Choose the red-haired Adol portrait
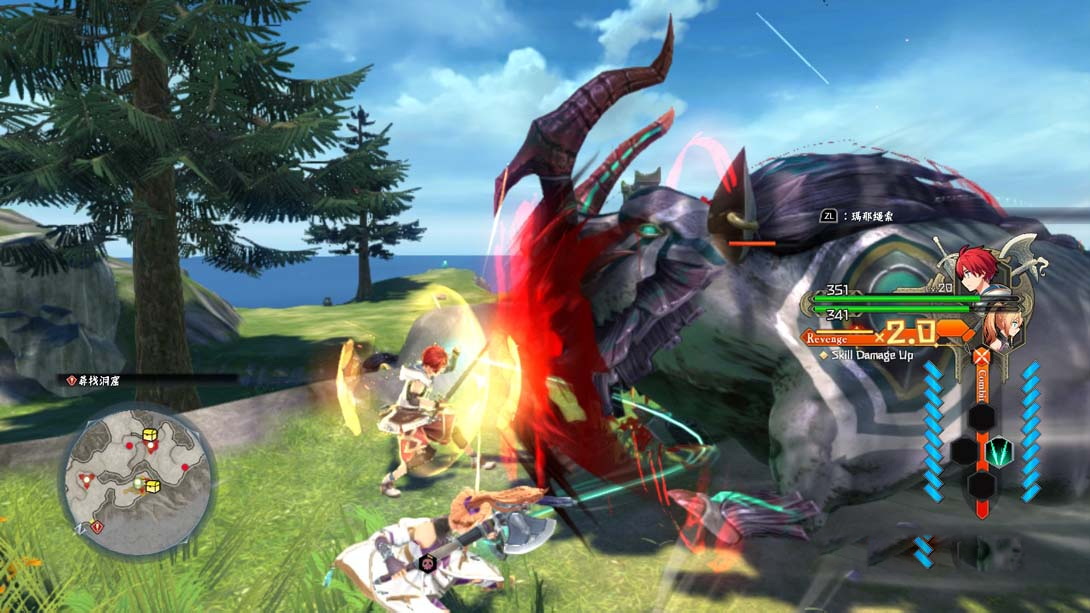This screenshot has height=613, width=1090. pos(977,268)
